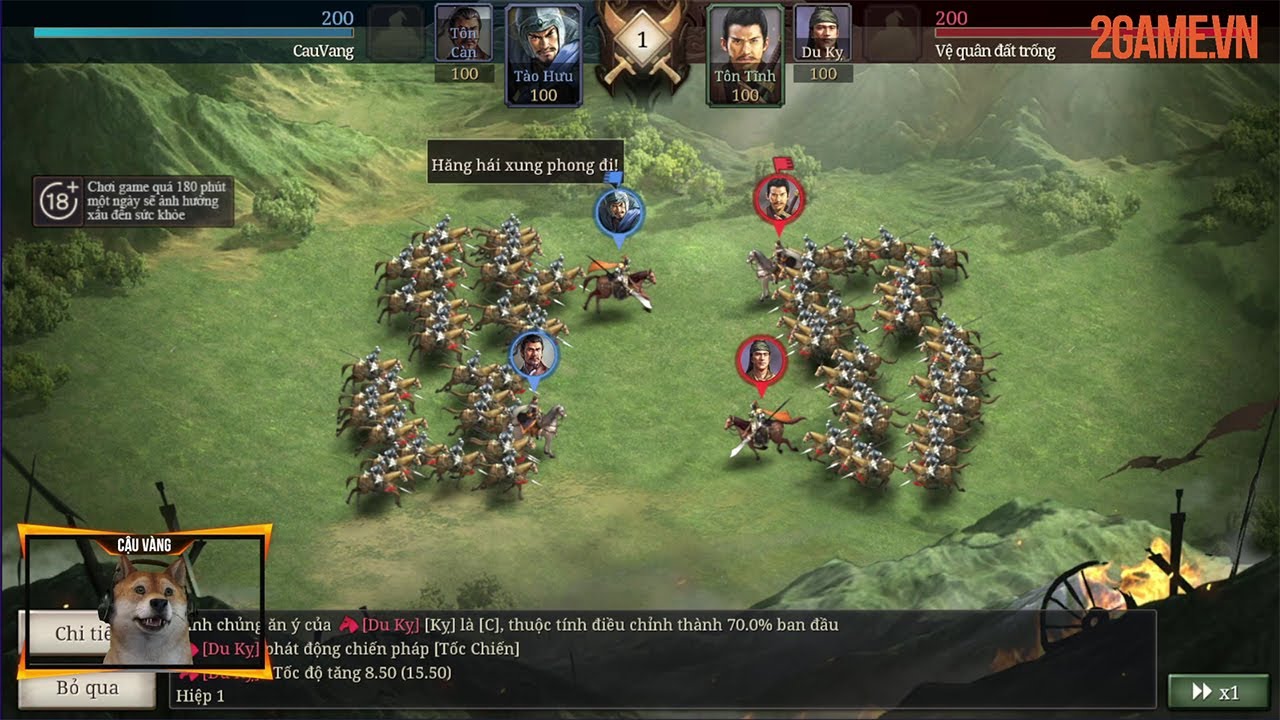Toggle the x1 battle speed button

[x=1216, y=692]
